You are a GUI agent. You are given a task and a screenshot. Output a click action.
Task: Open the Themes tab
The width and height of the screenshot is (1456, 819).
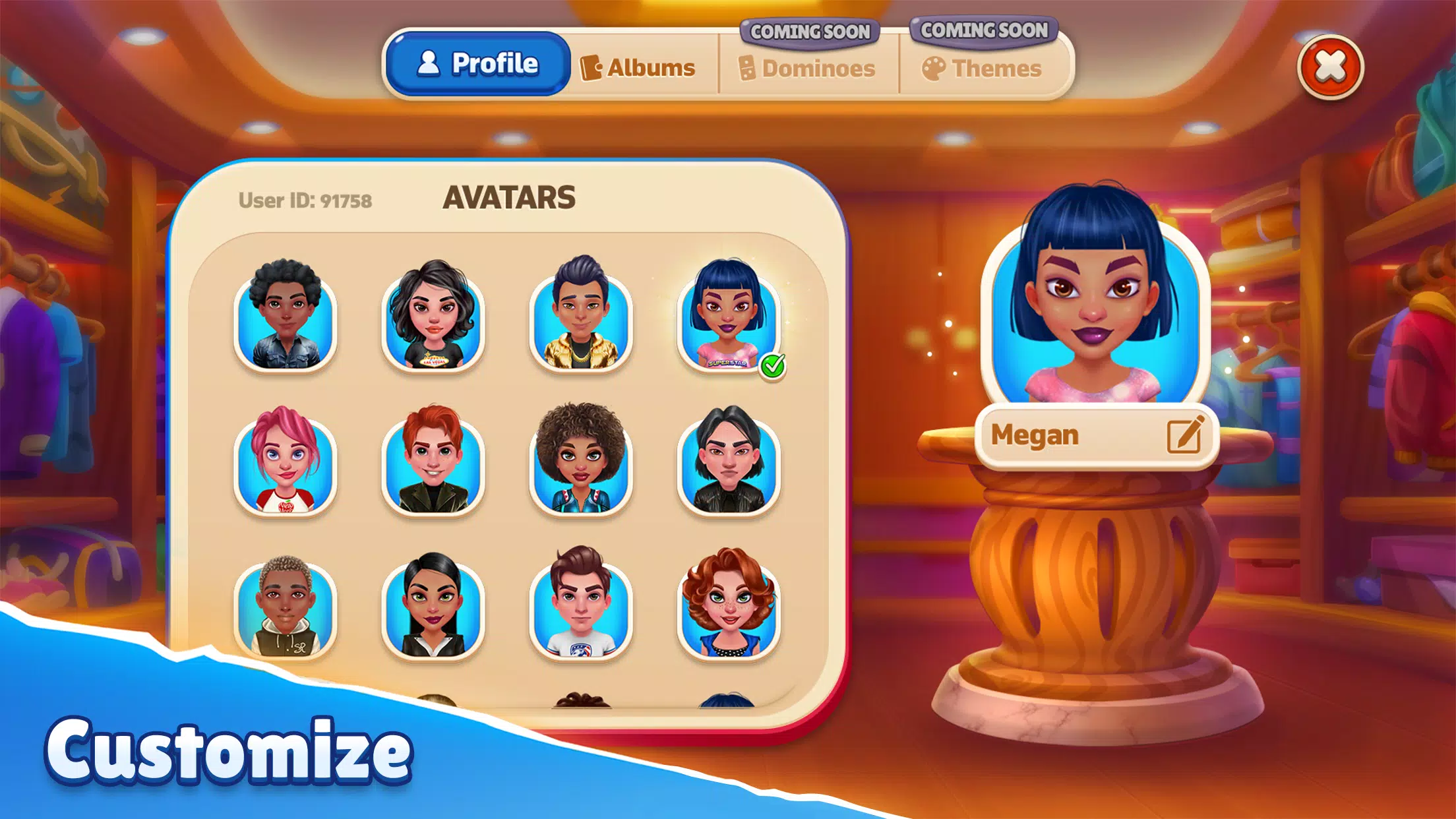point(982,69)
